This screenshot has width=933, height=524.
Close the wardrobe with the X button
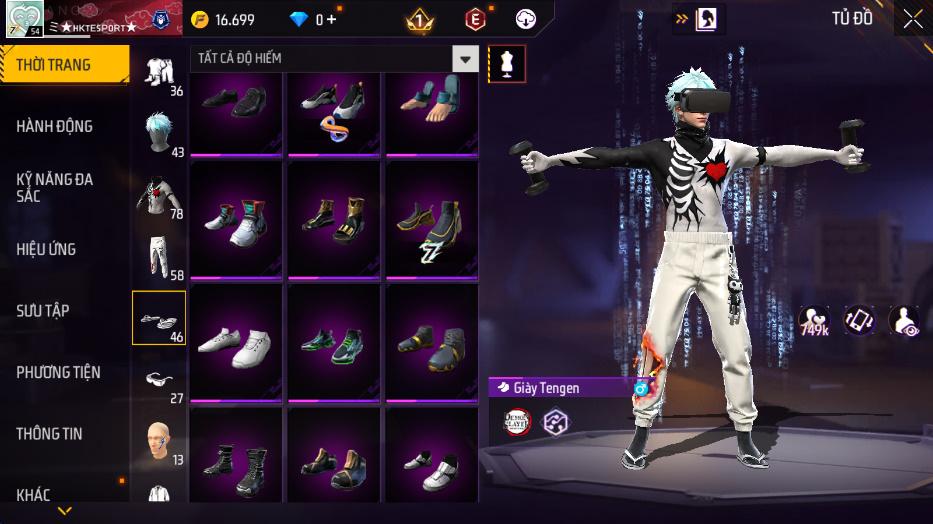click(912, 19)
